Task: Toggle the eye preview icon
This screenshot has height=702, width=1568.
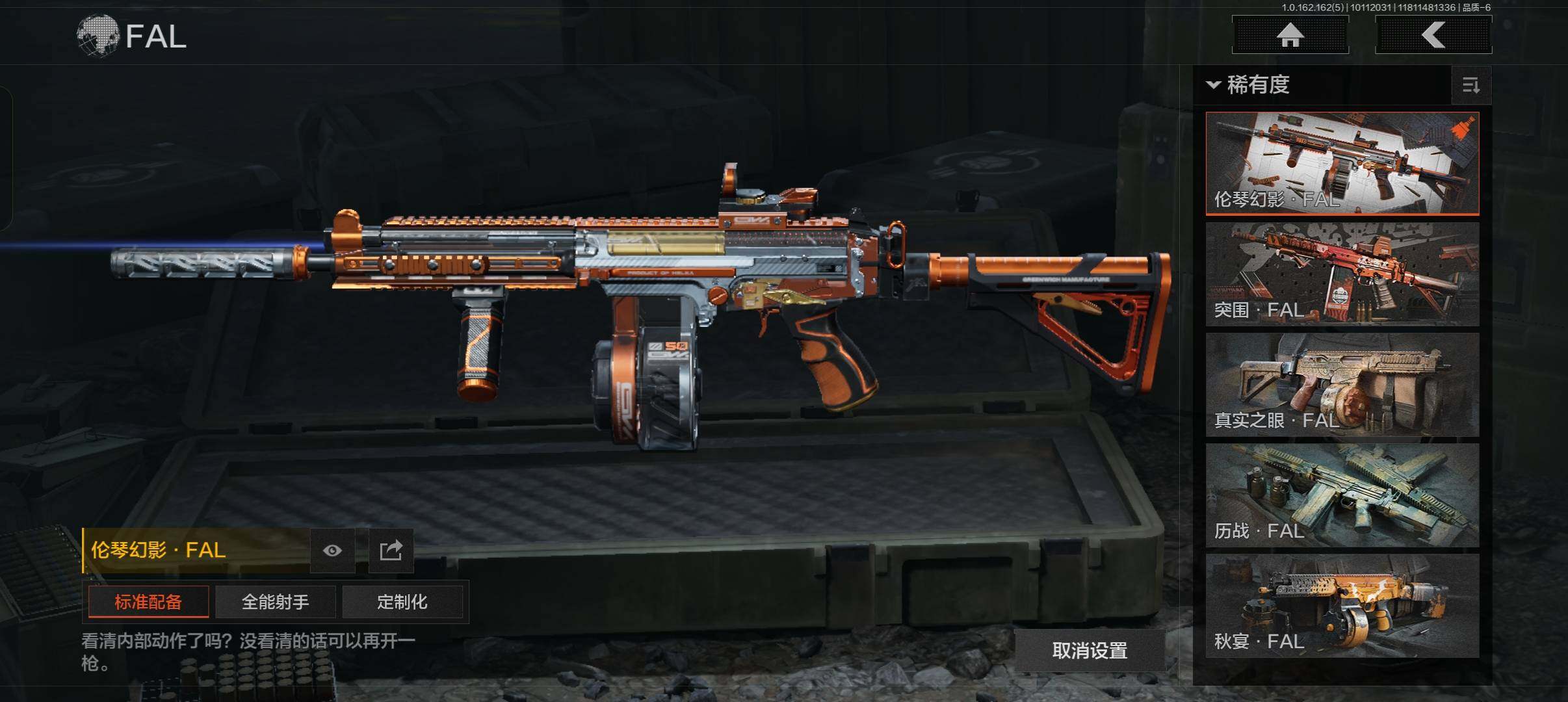Action: [332, 551]
